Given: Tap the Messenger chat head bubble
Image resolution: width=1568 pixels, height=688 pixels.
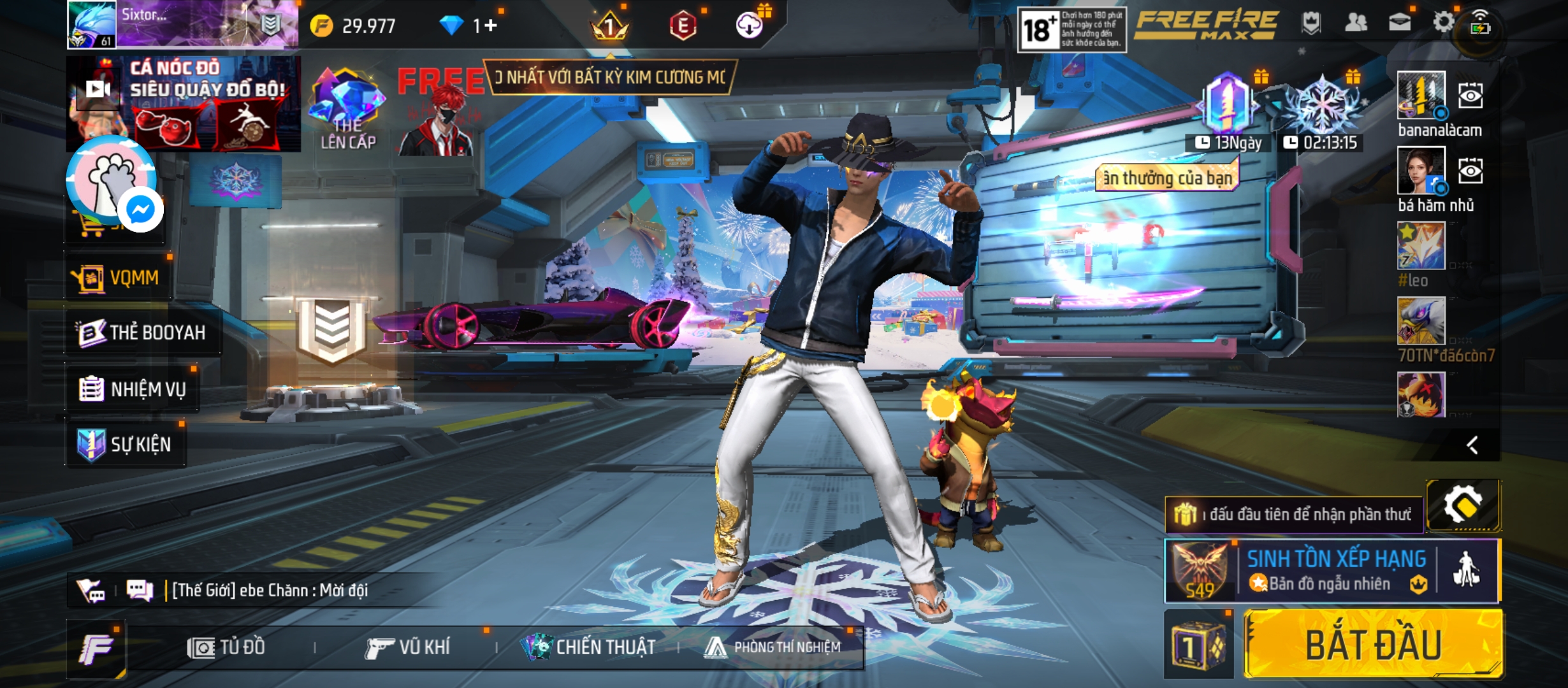Looking at the screenshot, I should pyautogui.click(x=140, y=210).
